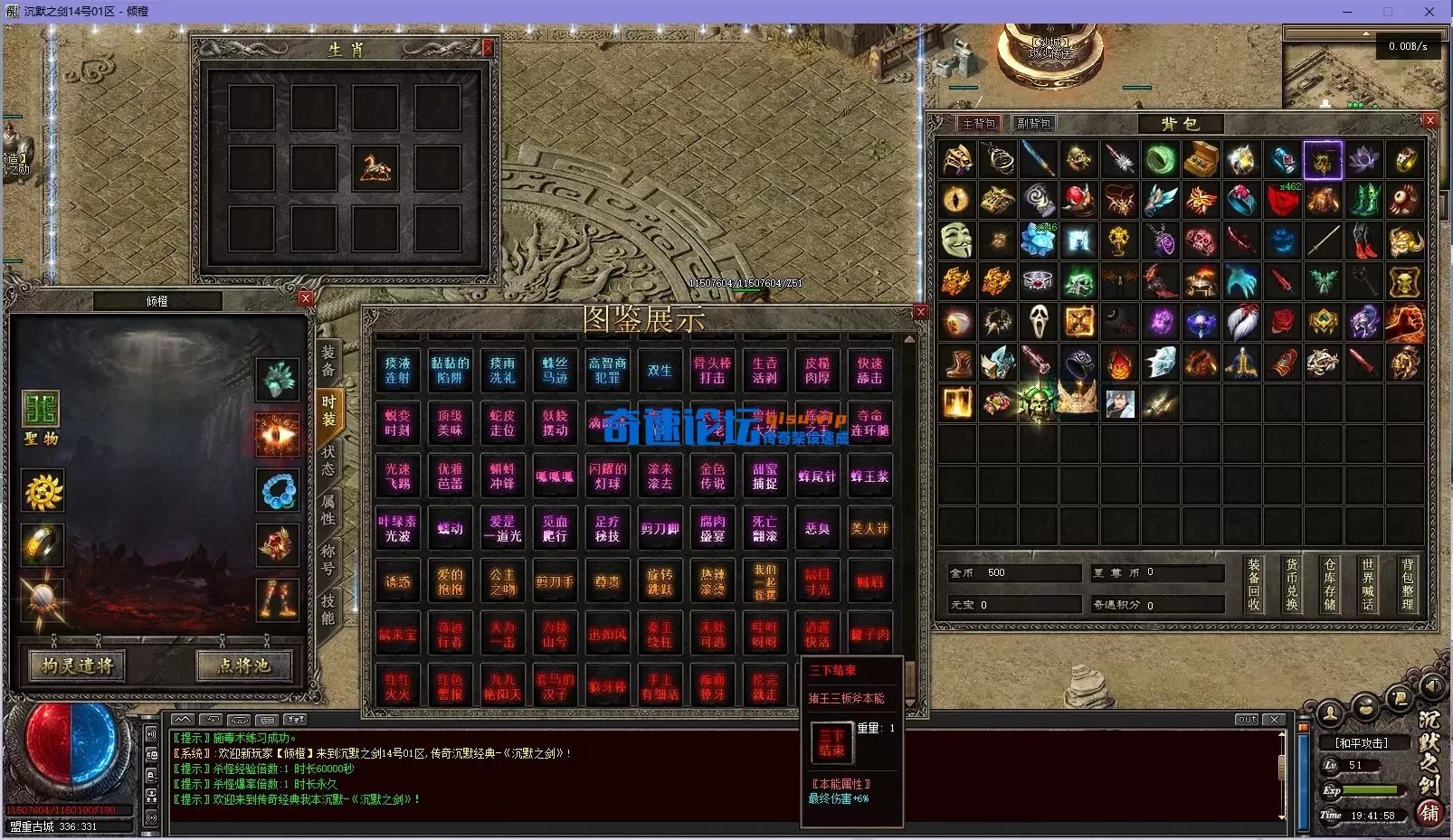This screenshot has height=840, width=1453.
Task: Click the 世界喊话 world shout button
Action: [1368, 584]
